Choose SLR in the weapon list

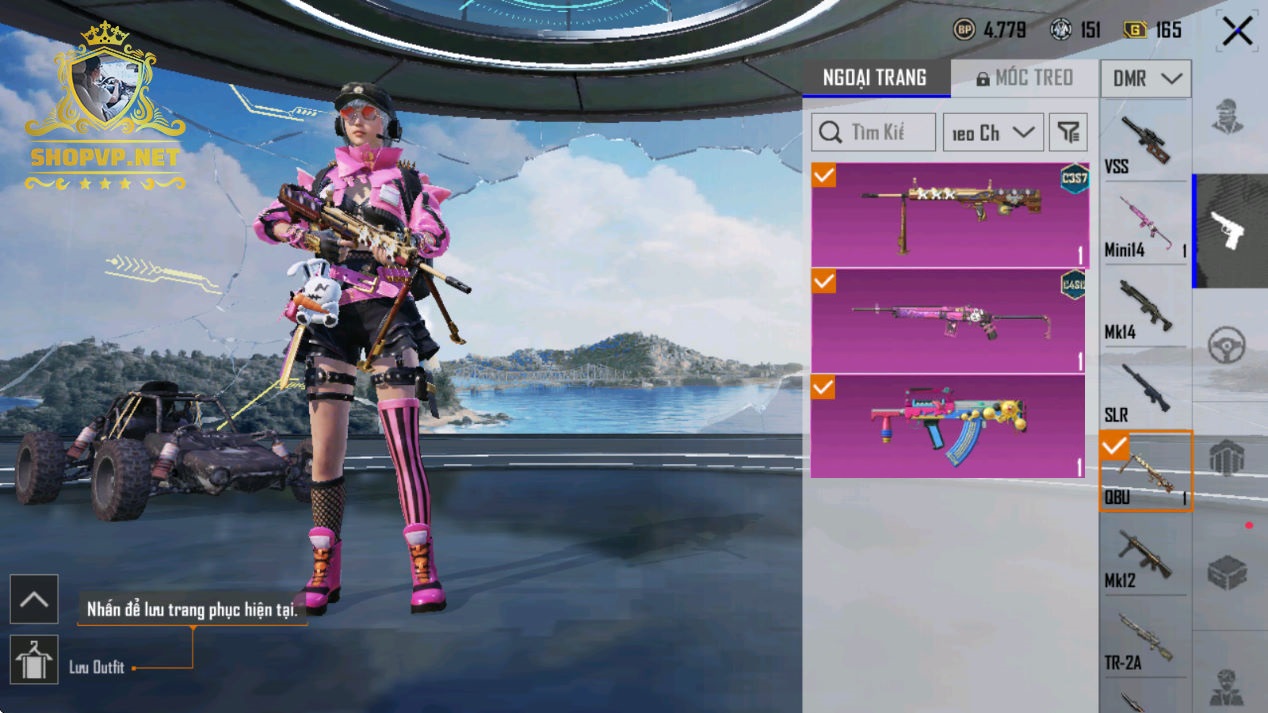[x=1145, y=391]
